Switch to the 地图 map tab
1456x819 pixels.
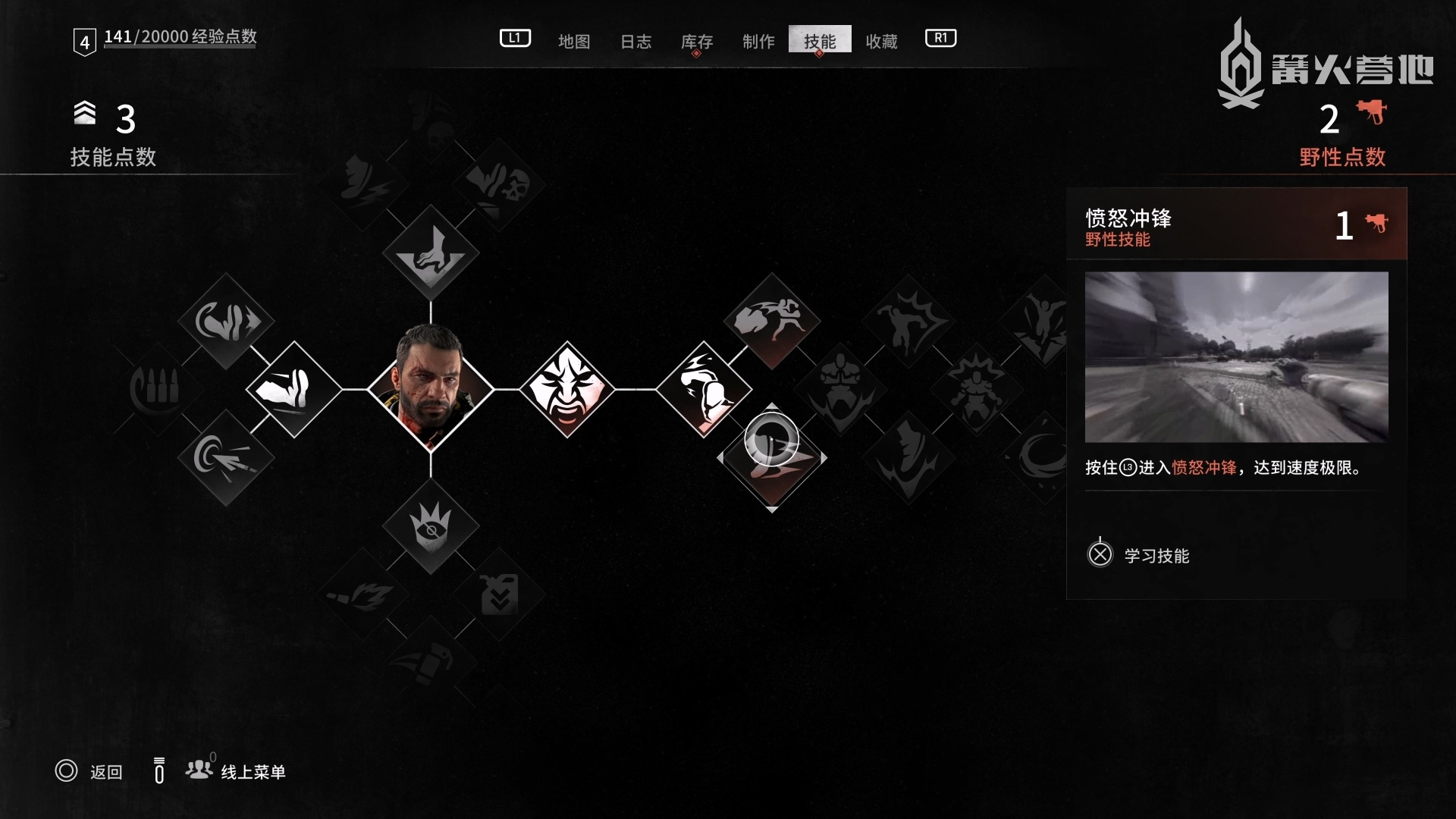574,41
